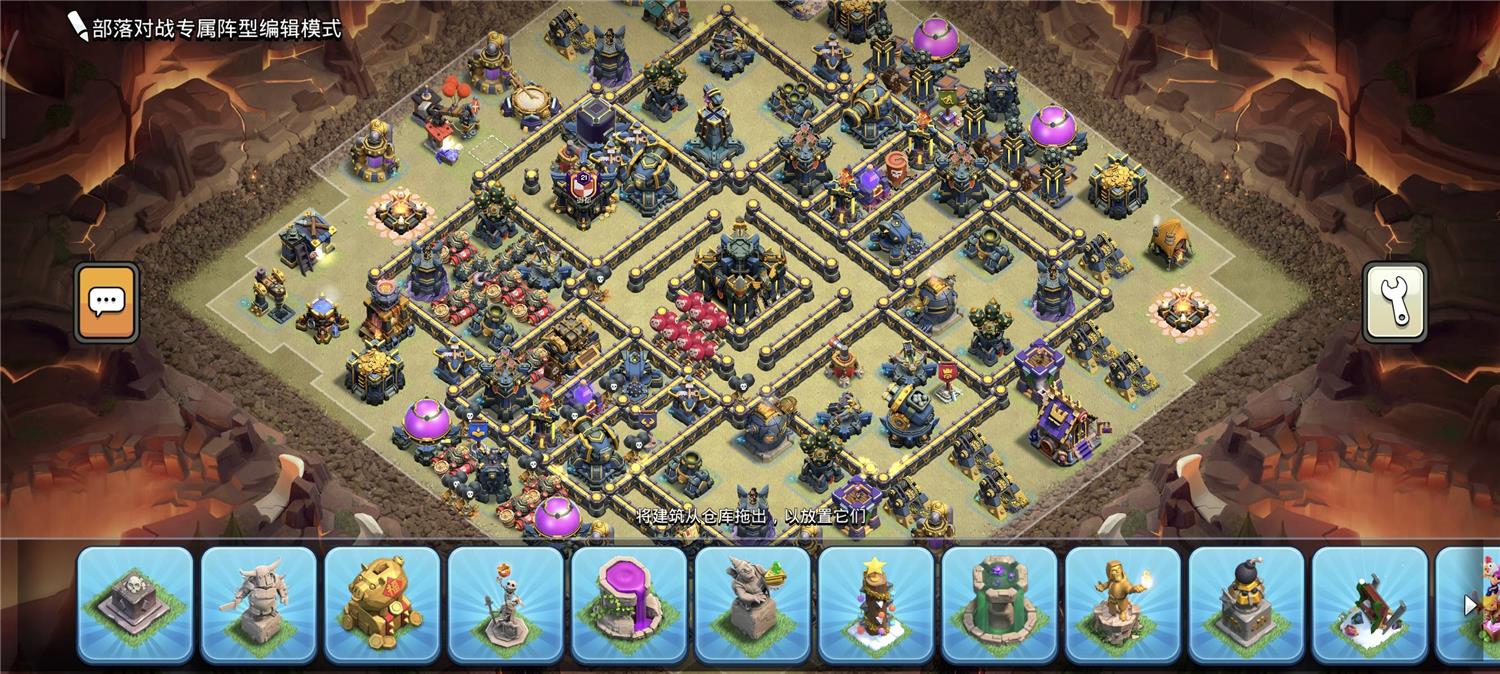Open the chat speech bubble button
This screenshot has width=1500, height=674.
(106, 302)
